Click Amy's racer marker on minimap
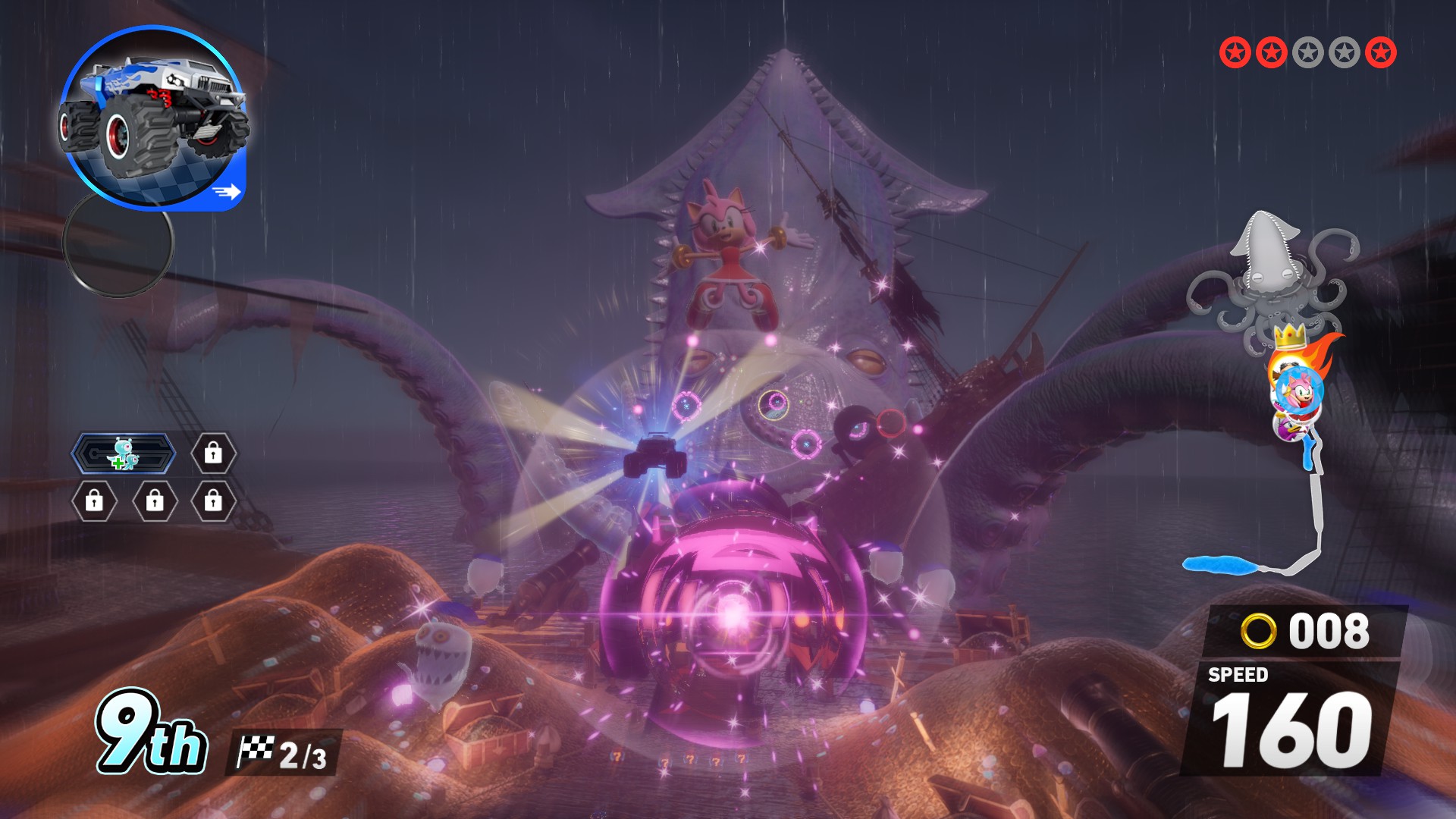 [1299, 391]
